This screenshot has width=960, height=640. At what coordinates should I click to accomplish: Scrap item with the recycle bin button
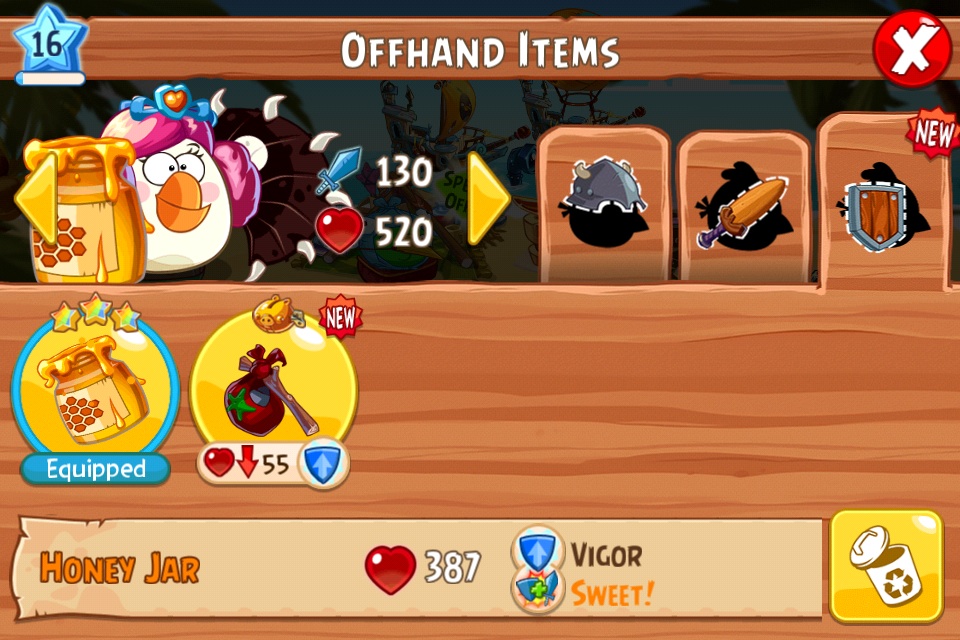click(x=886, y=565)
